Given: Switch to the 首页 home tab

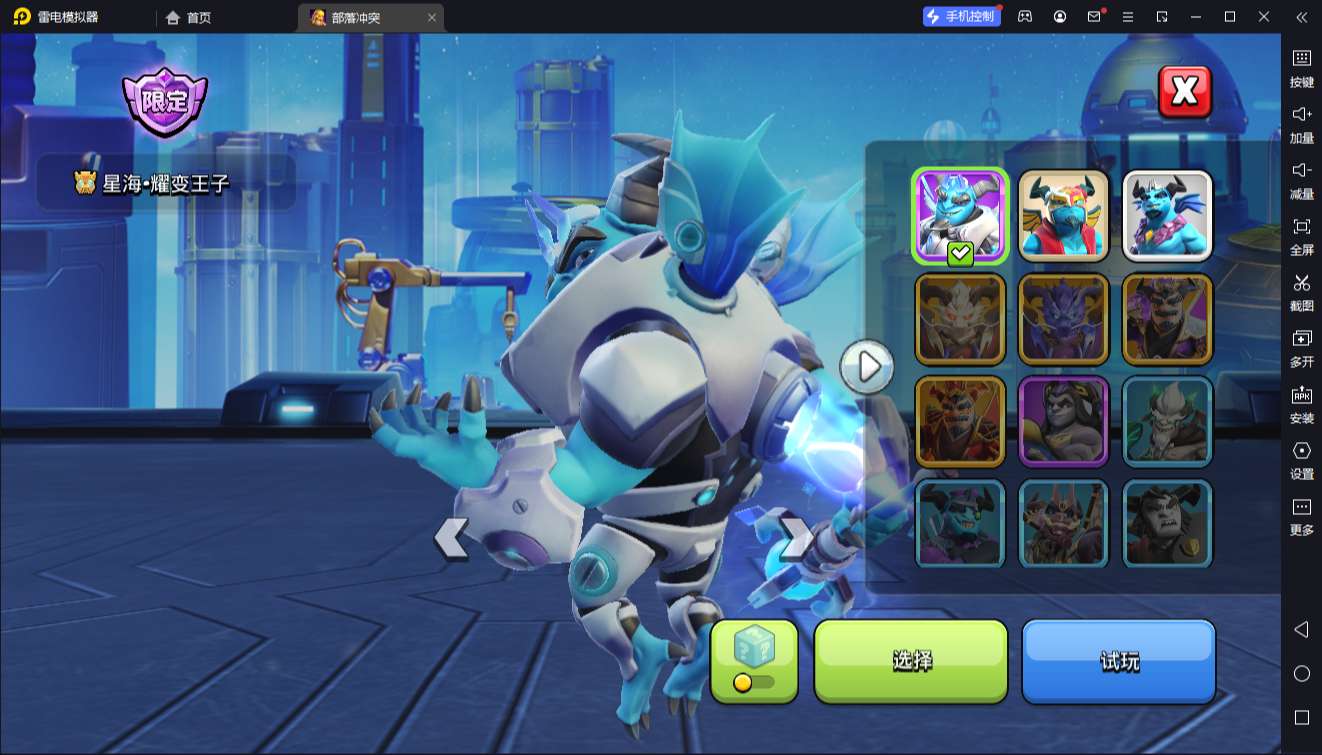Looking at the screenshot, I should [189, 17].
